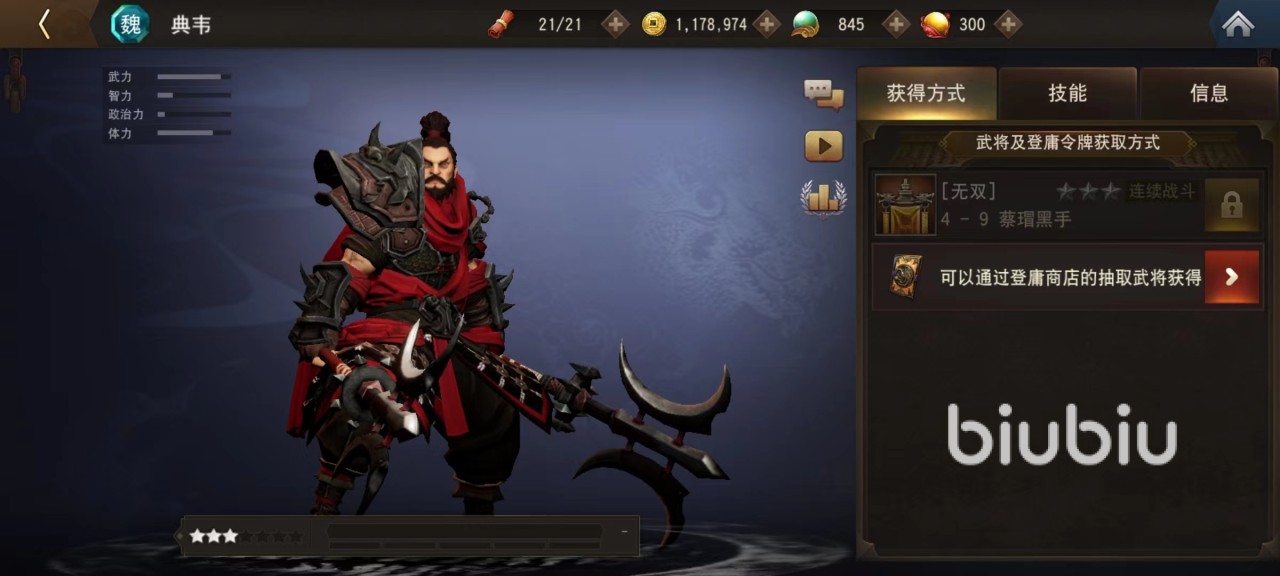Image resolution: width=1280 pixels, height=576 pixels.
Task: Switch to the 技能 skills tab
Action: pyautogui.click(x=1067, y=94)
